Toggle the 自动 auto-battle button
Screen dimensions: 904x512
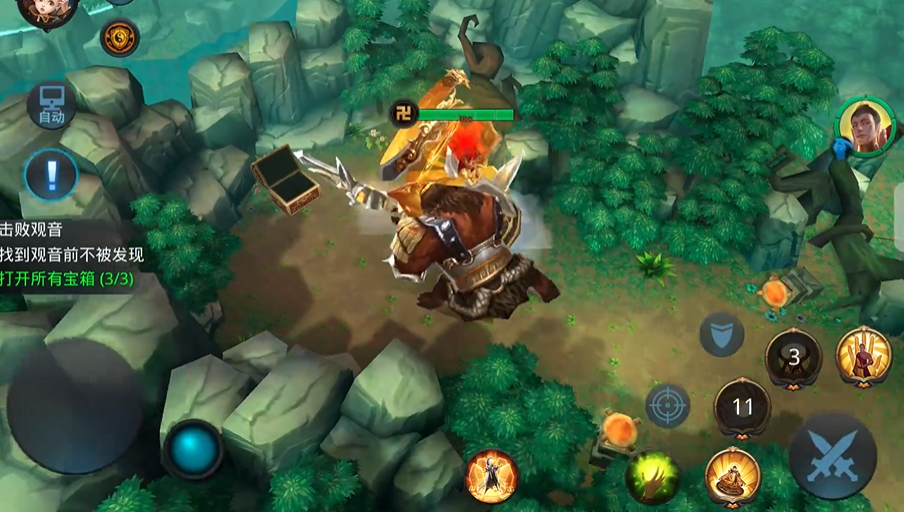tap(51, 106)
